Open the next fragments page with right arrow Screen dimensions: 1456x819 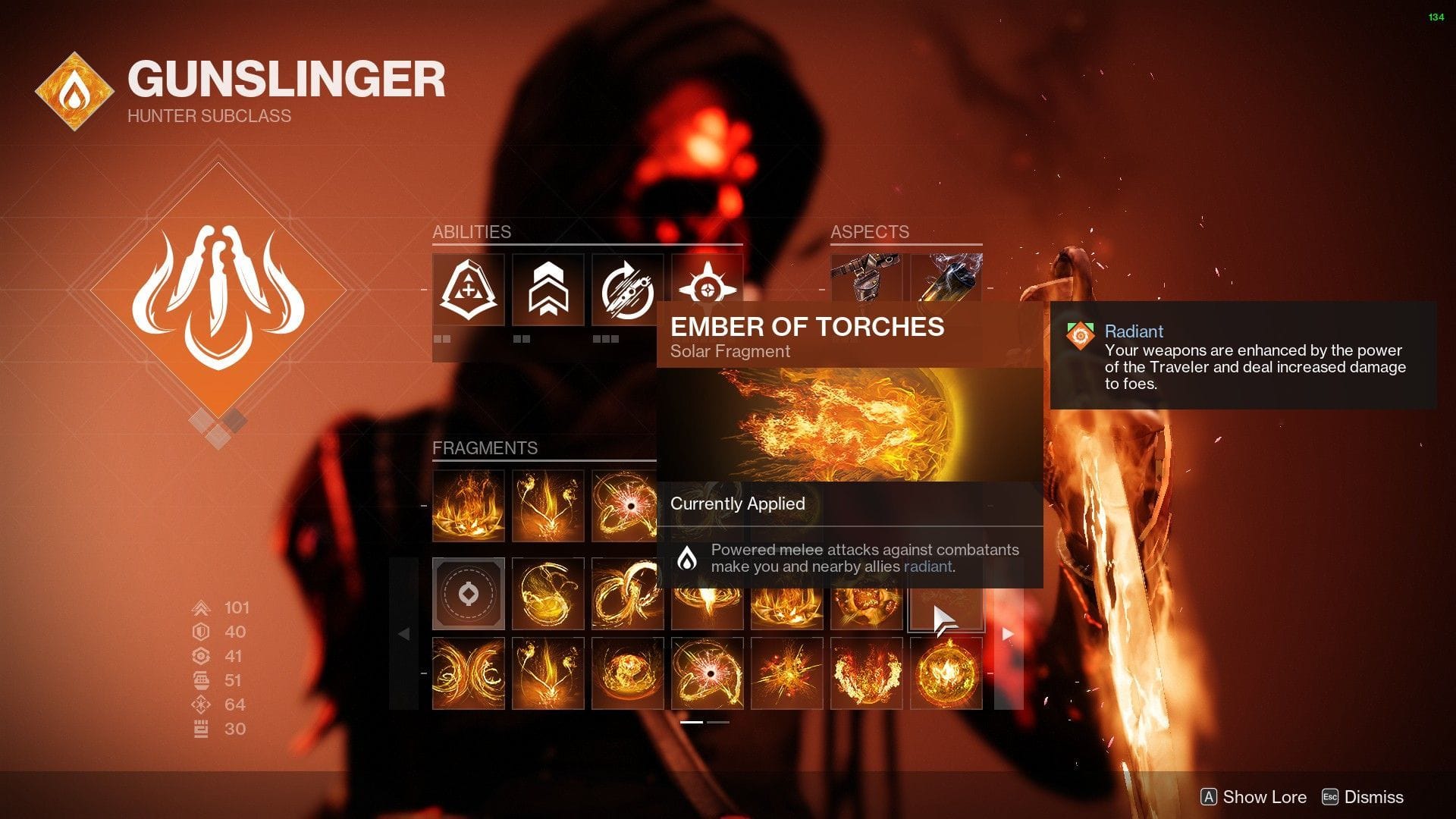click(1009, 633)
